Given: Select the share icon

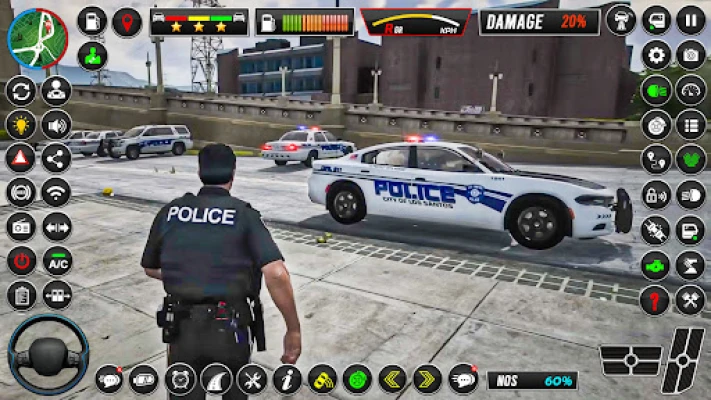Looking at the screenshot, I should pos(56,158).
